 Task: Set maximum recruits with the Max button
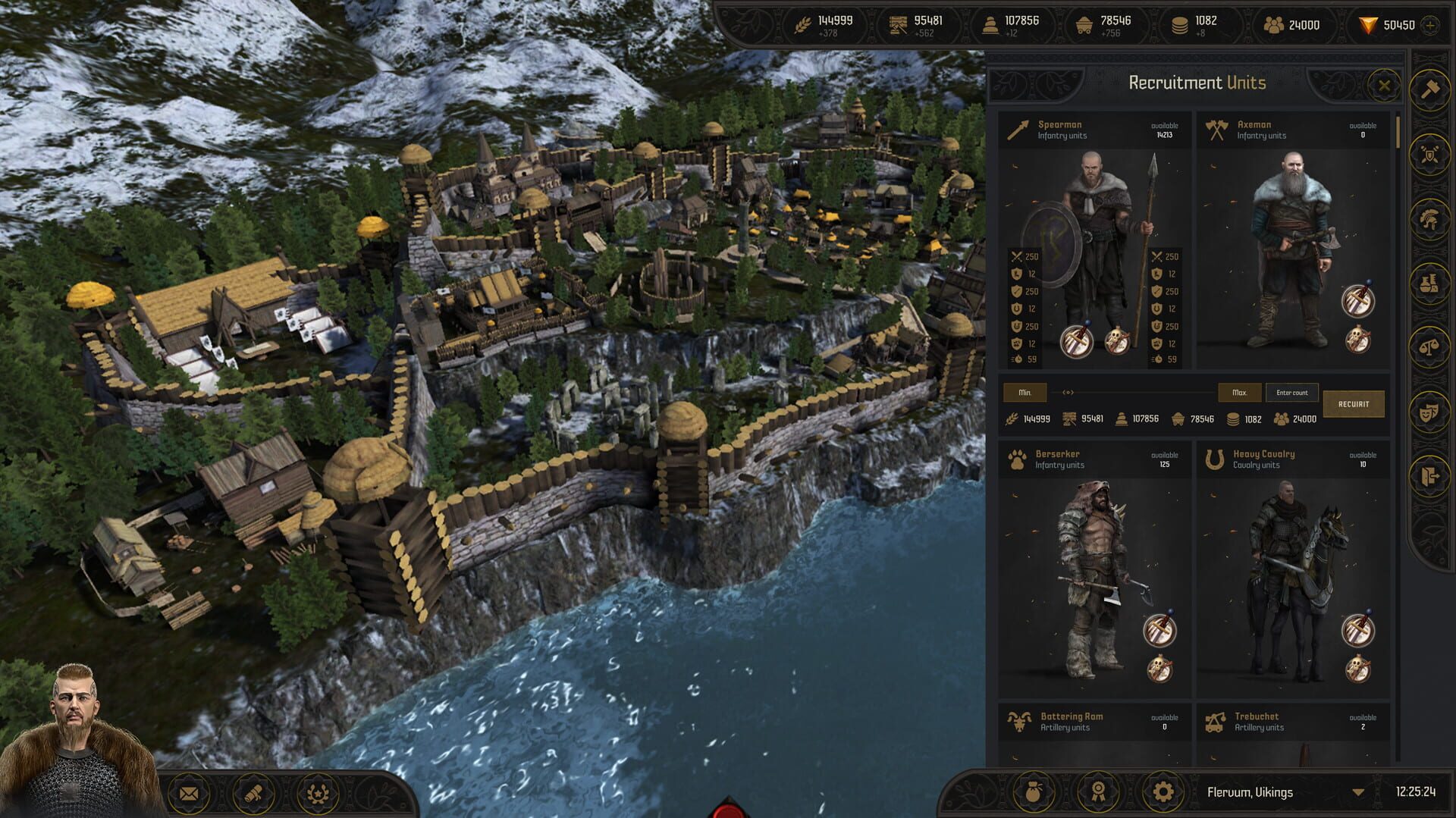1239,393
